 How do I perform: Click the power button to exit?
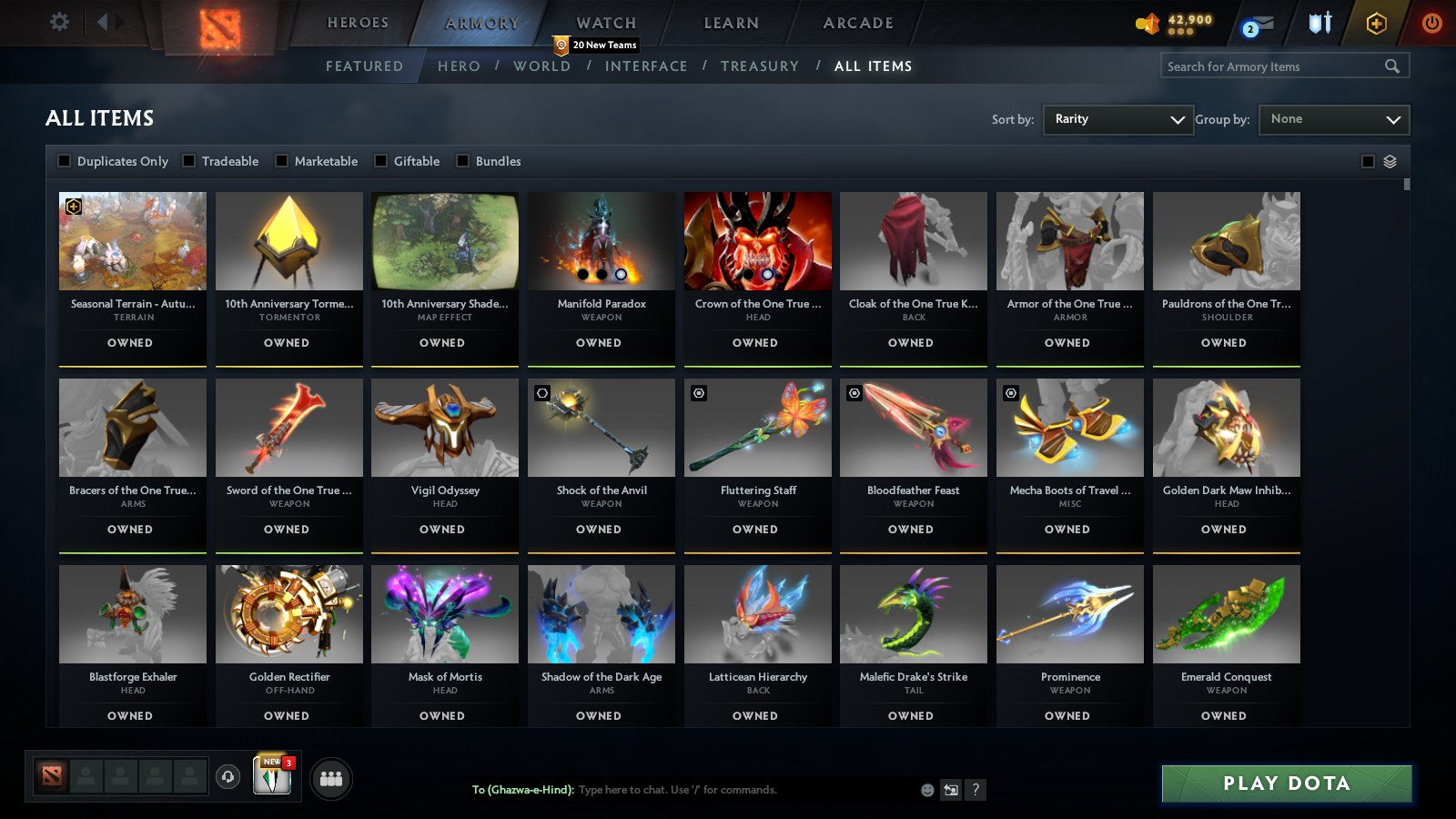pyautogui.click(x=1431, y=25)
